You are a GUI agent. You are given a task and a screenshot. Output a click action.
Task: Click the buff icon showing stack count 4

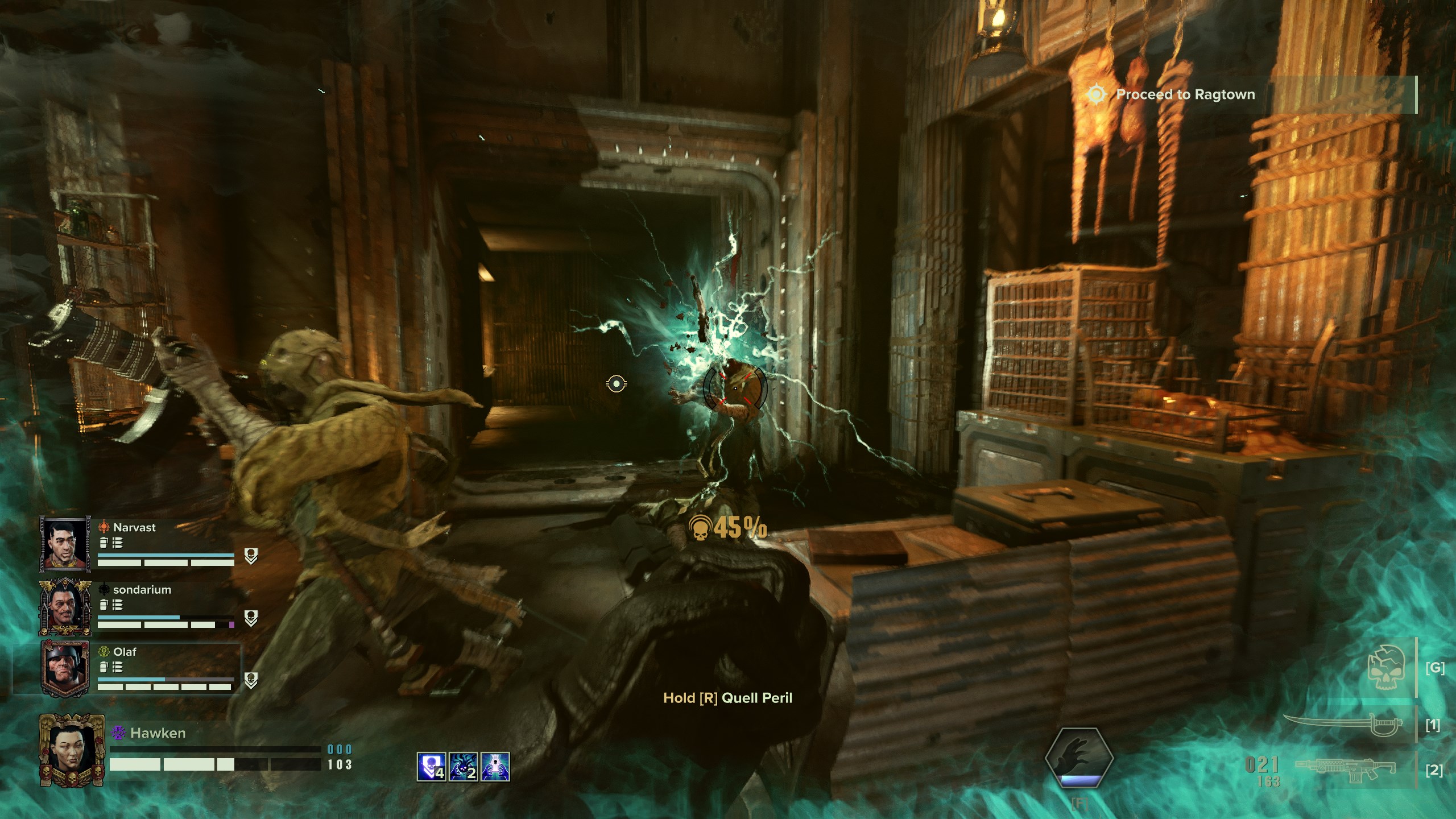(x=431, y=766)
